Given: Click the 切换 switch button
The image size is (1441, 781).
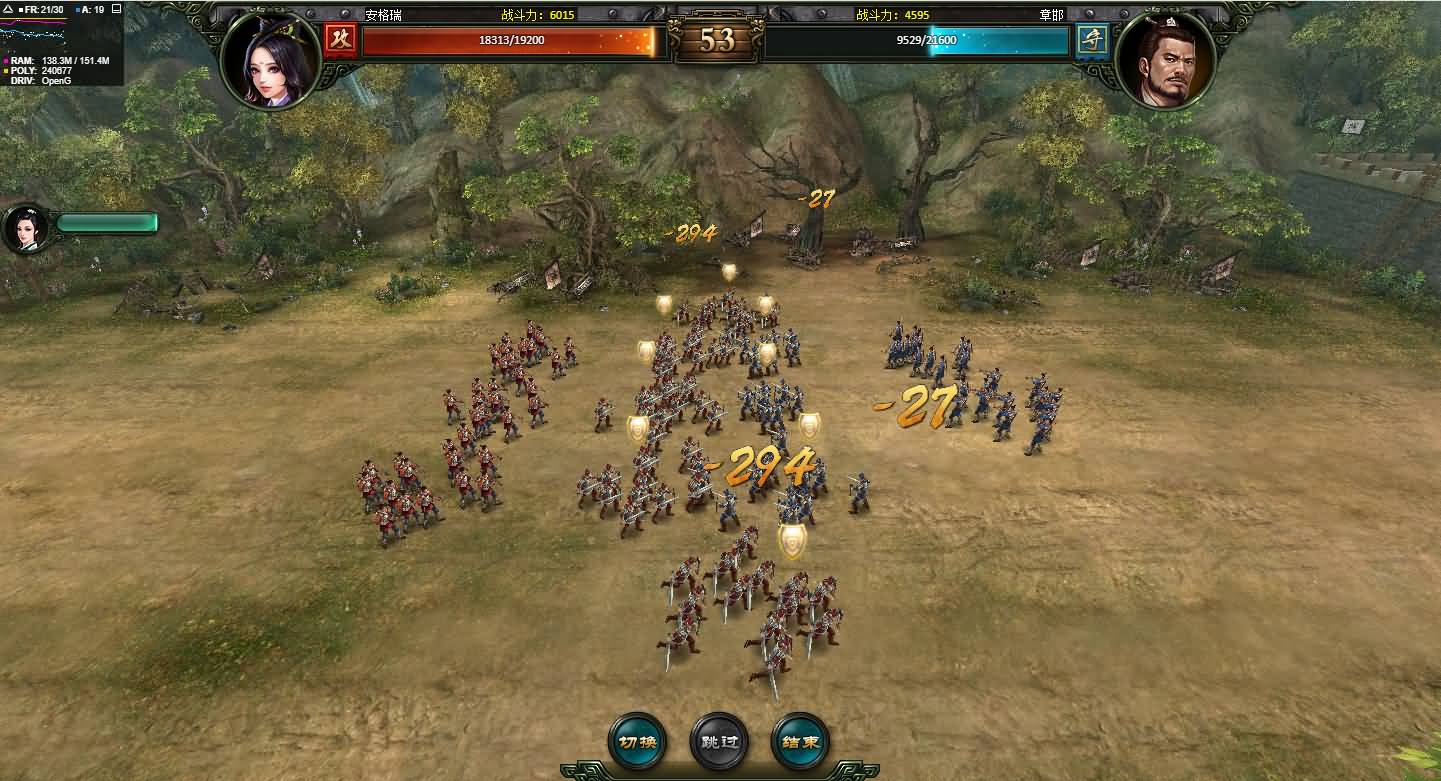Looking at the screenshot, I should pos(637,742).
